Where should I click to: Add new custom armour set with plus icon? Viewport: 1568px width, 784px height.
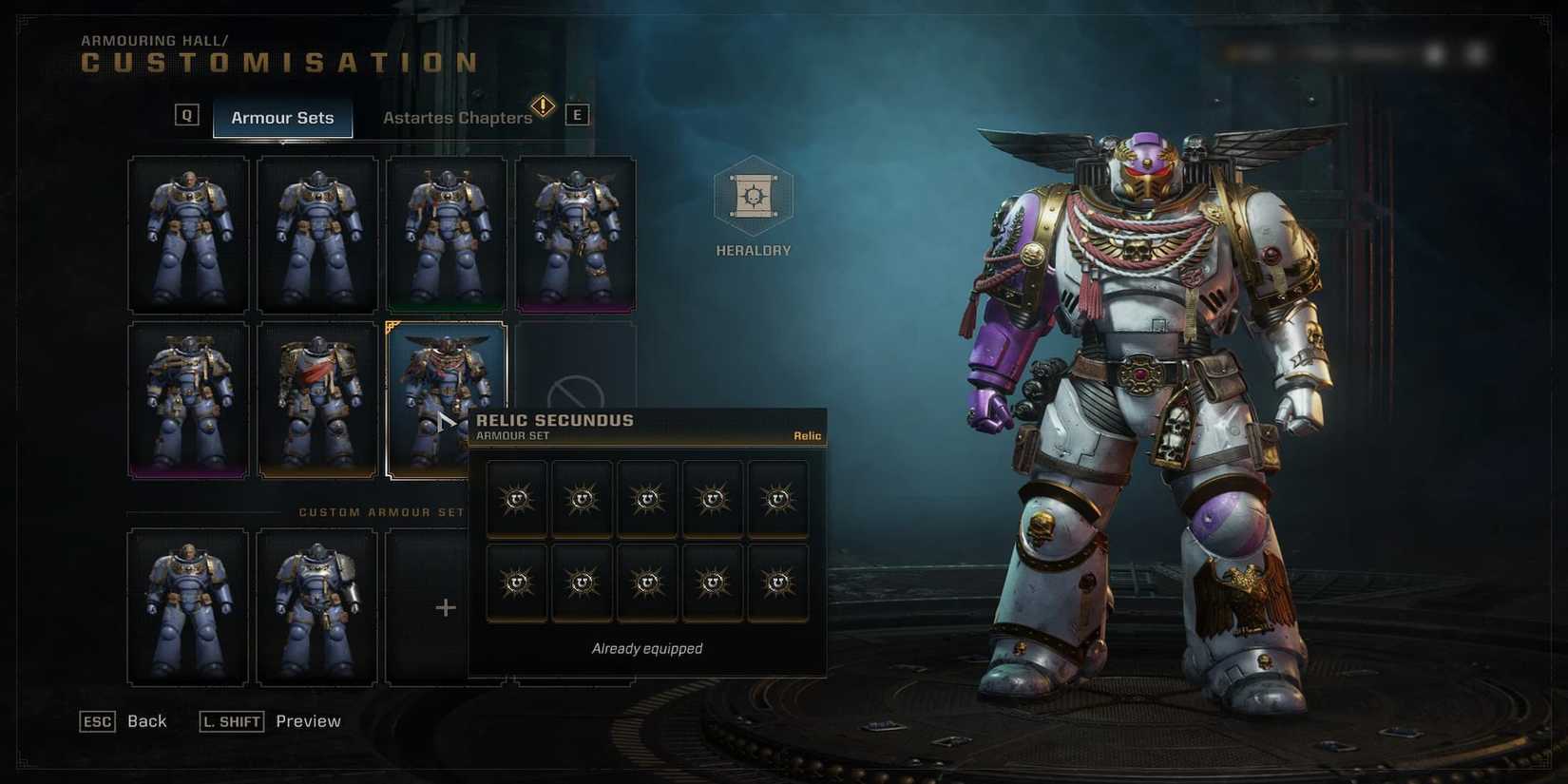(x=444, y=607)
